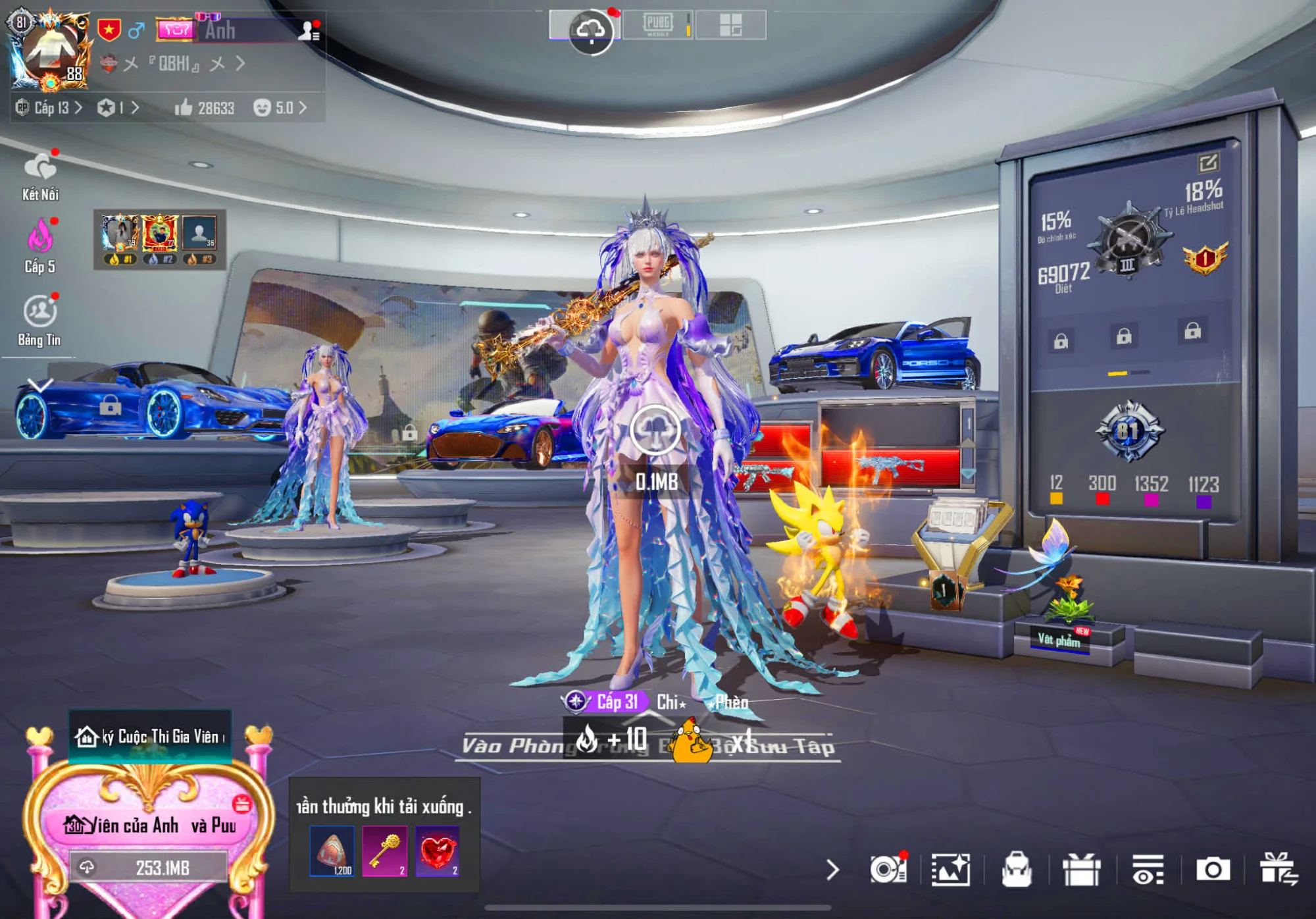
Task: Switch to the grid layout tab
Action: point(730,25)
